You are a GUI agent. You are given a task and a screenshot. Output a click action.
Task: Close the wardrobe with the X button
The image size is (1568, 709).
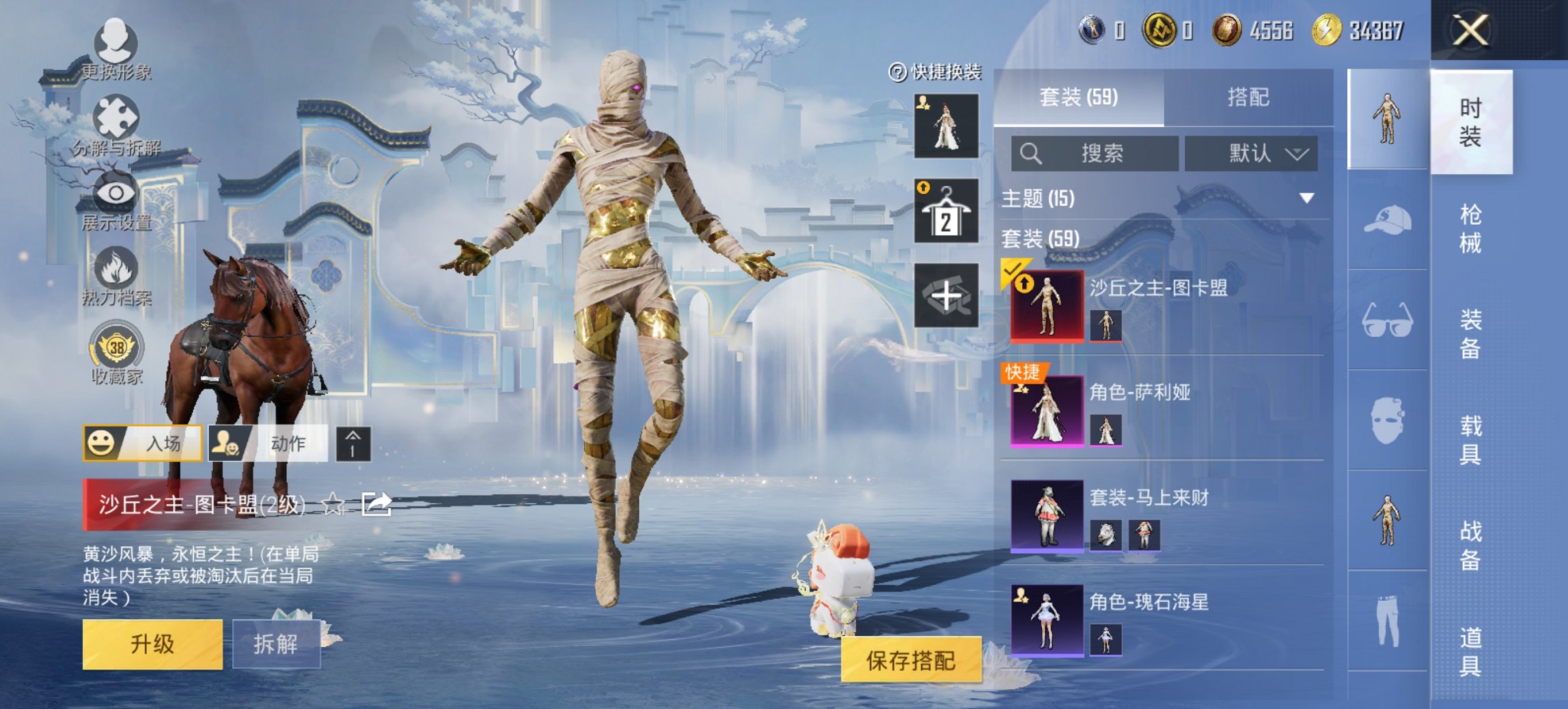pyautogui.click(x=1470, y=31)
